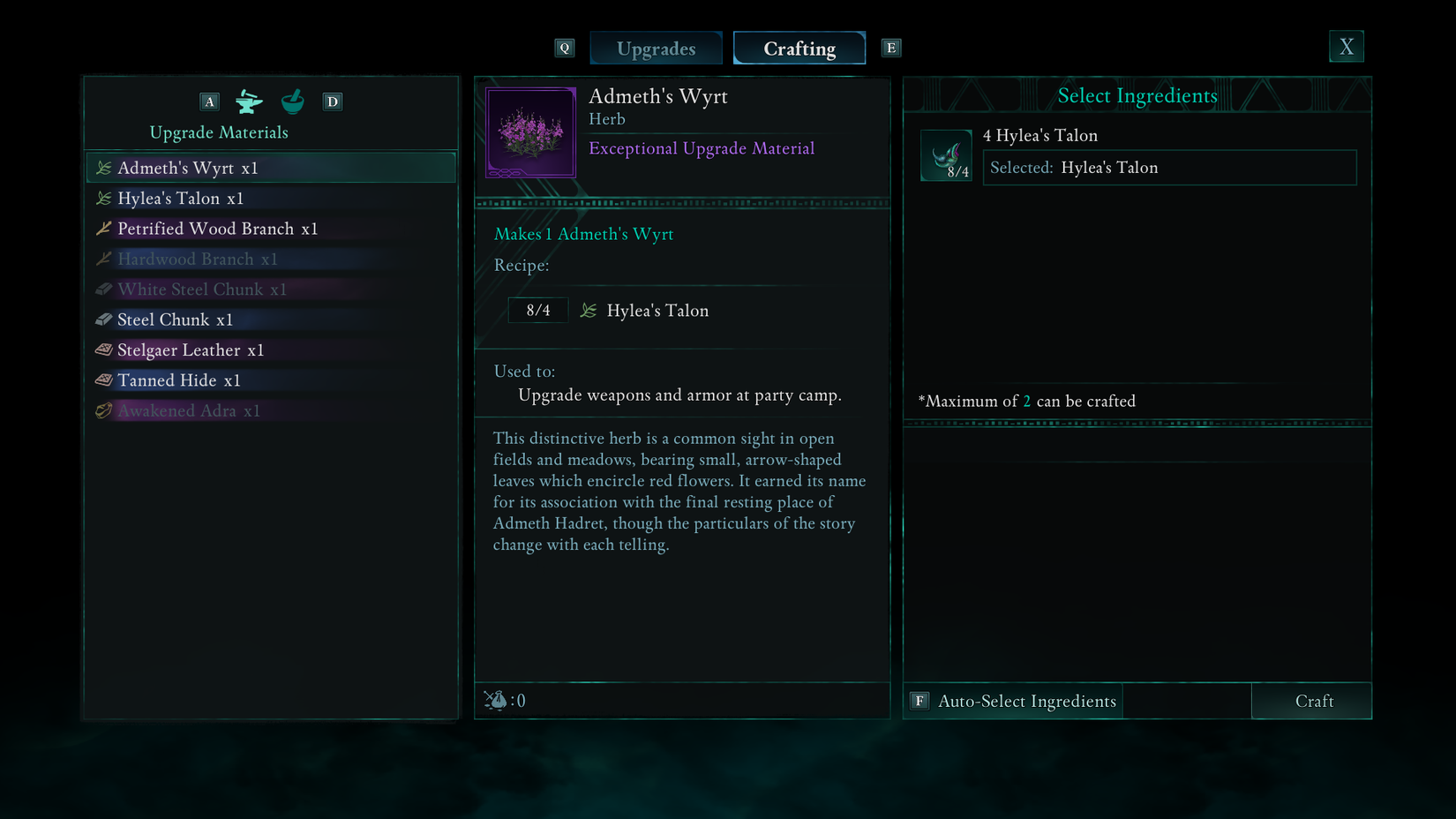1456x819 pixels.
Task: Open the Selected: Hylea's Talon ingredient selector
Action: [1169, 167]
